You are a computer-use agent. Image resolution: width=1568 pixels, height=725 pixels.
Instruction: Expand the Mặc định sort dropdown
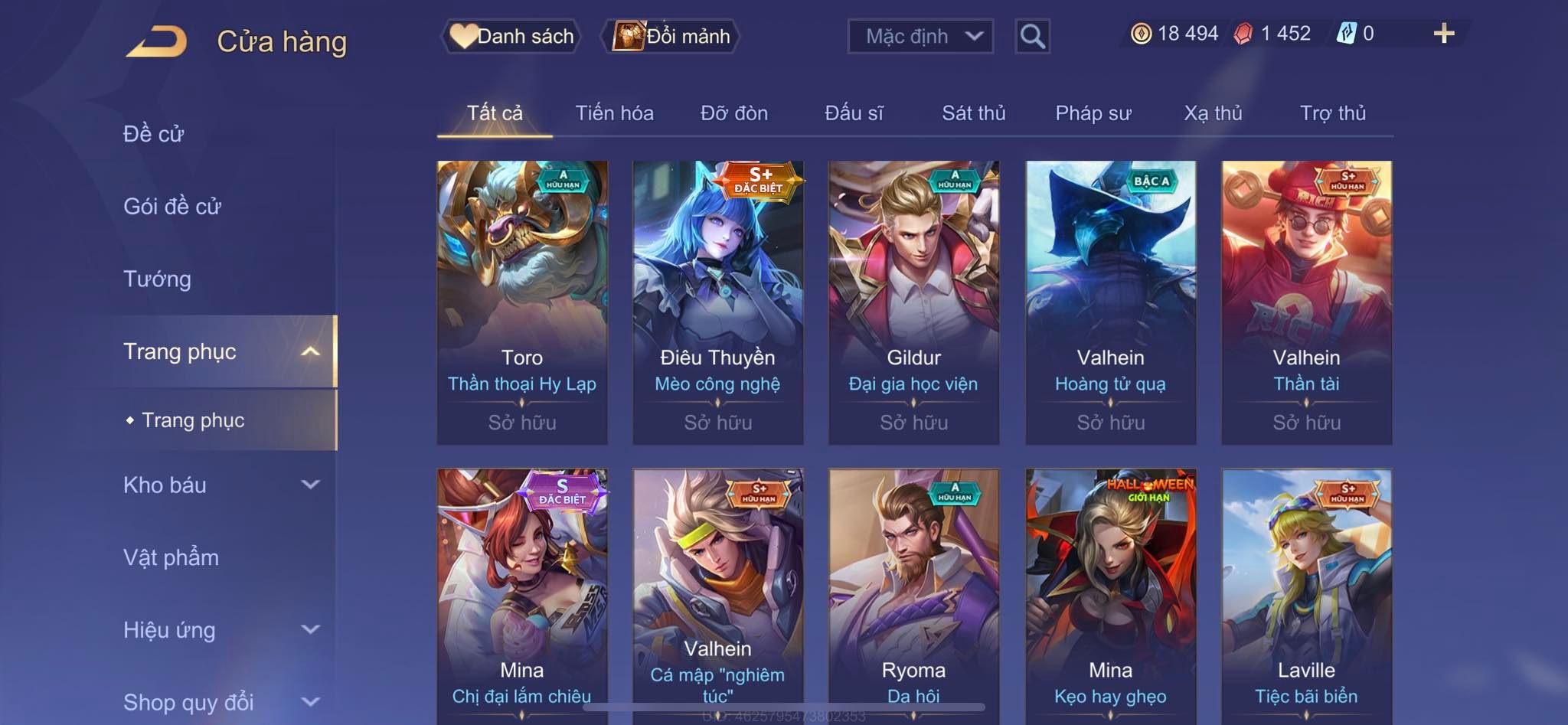(x=920, y=36)
